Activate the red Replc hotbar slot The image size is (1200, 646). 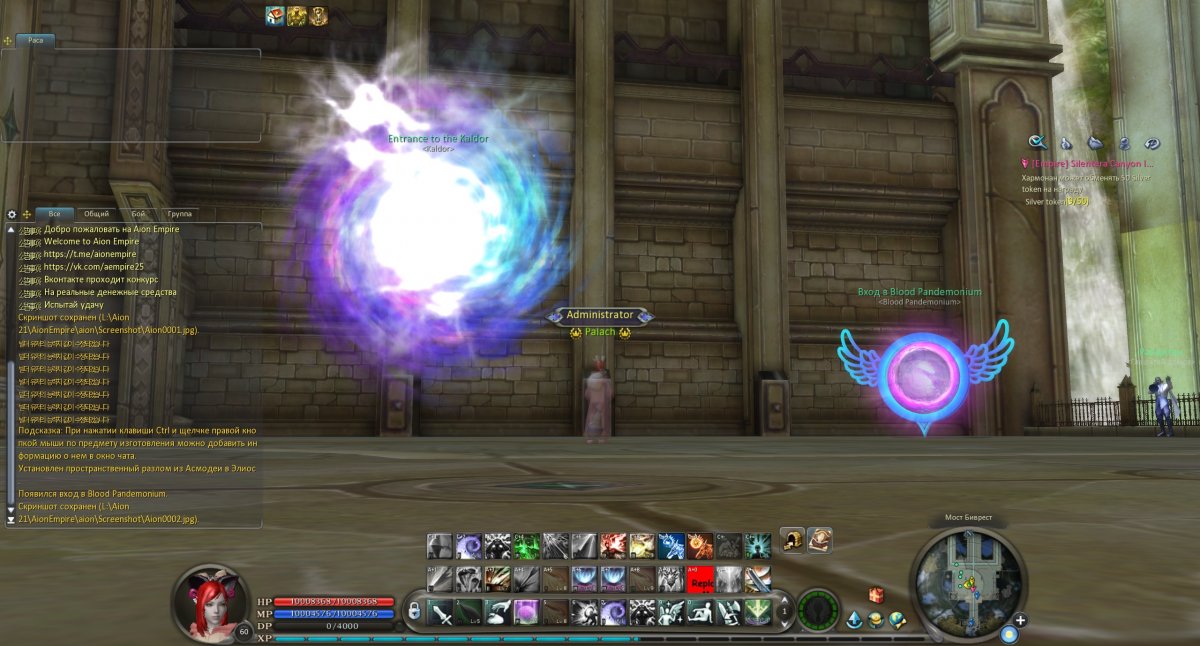tap(700, 579)
